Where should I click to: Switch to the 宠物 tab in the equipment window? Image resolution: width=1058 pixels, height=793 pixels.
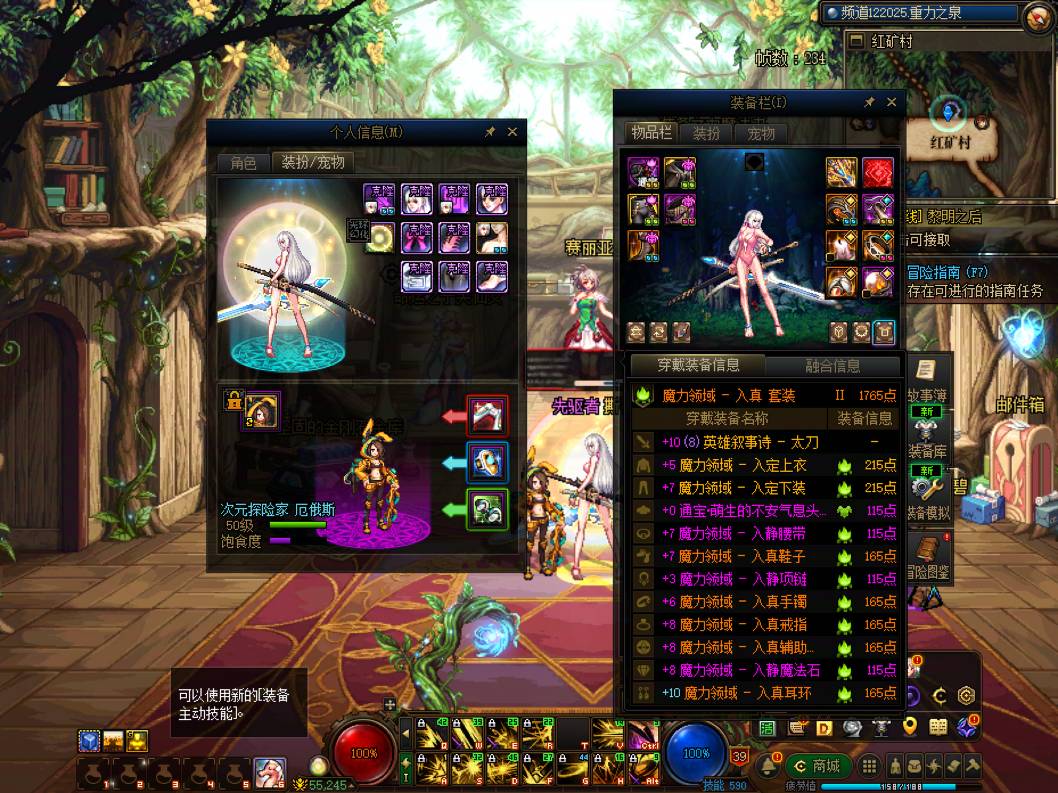click(760, 133)
